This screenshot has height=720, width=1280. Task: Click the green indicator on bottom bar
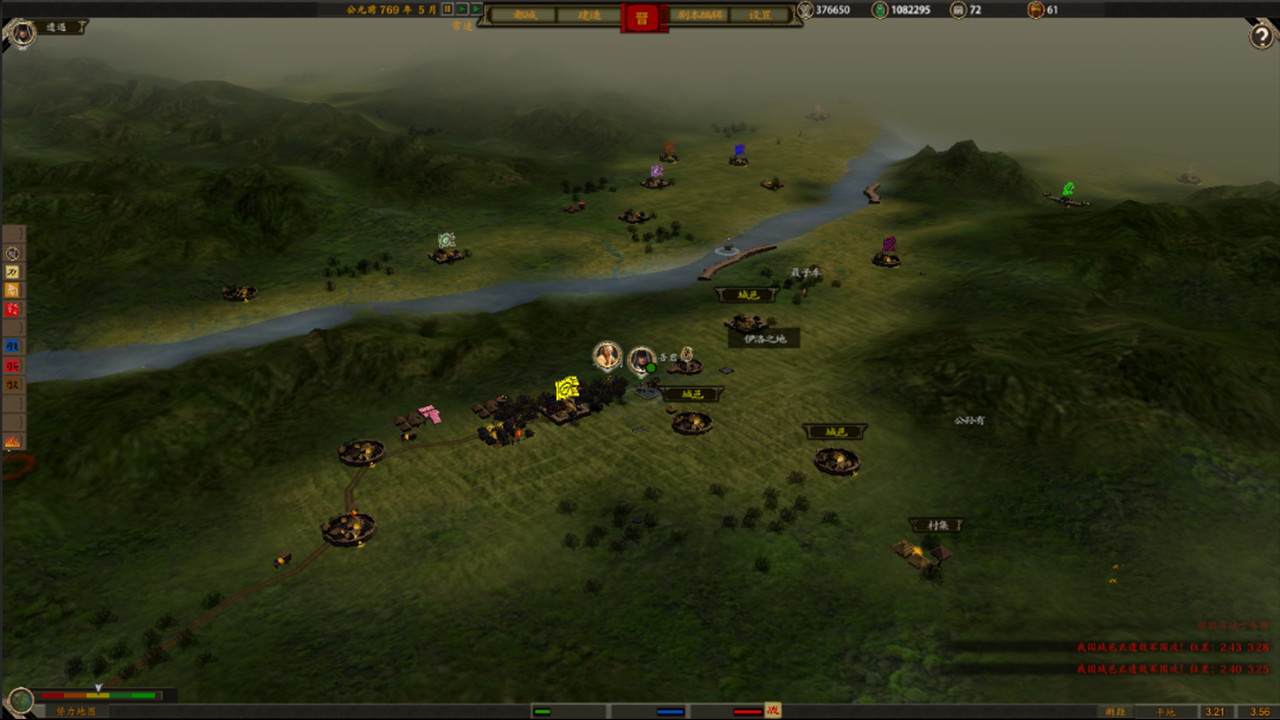[x=542, y=712]
